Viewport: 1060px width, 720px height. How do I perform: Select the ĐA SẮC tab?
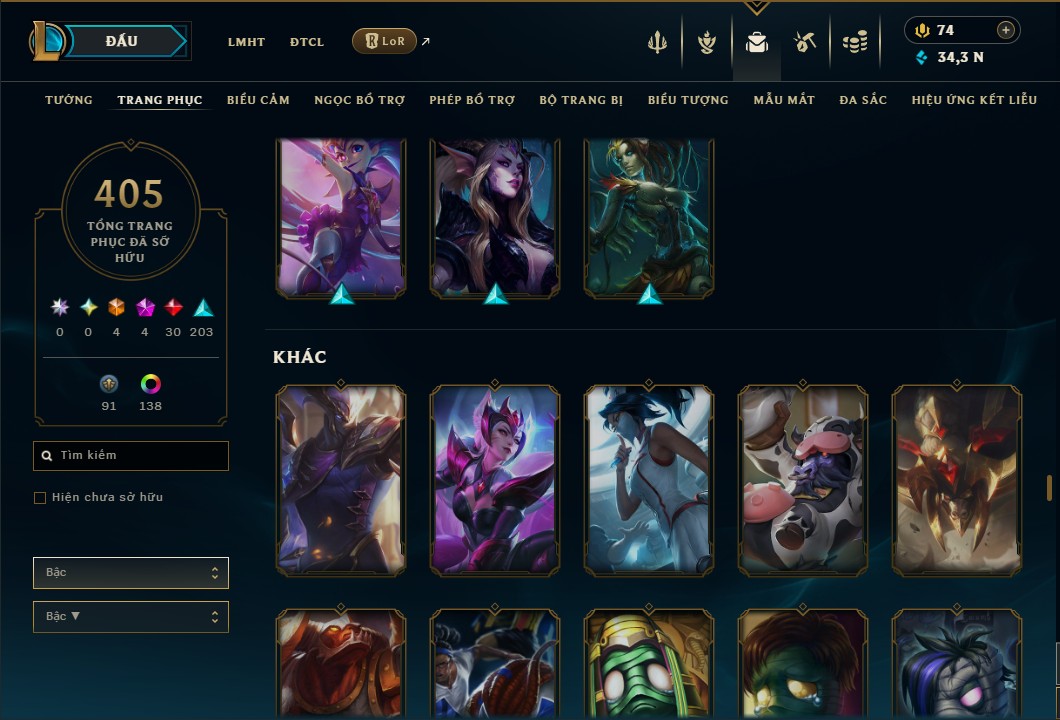pos(863,100)
